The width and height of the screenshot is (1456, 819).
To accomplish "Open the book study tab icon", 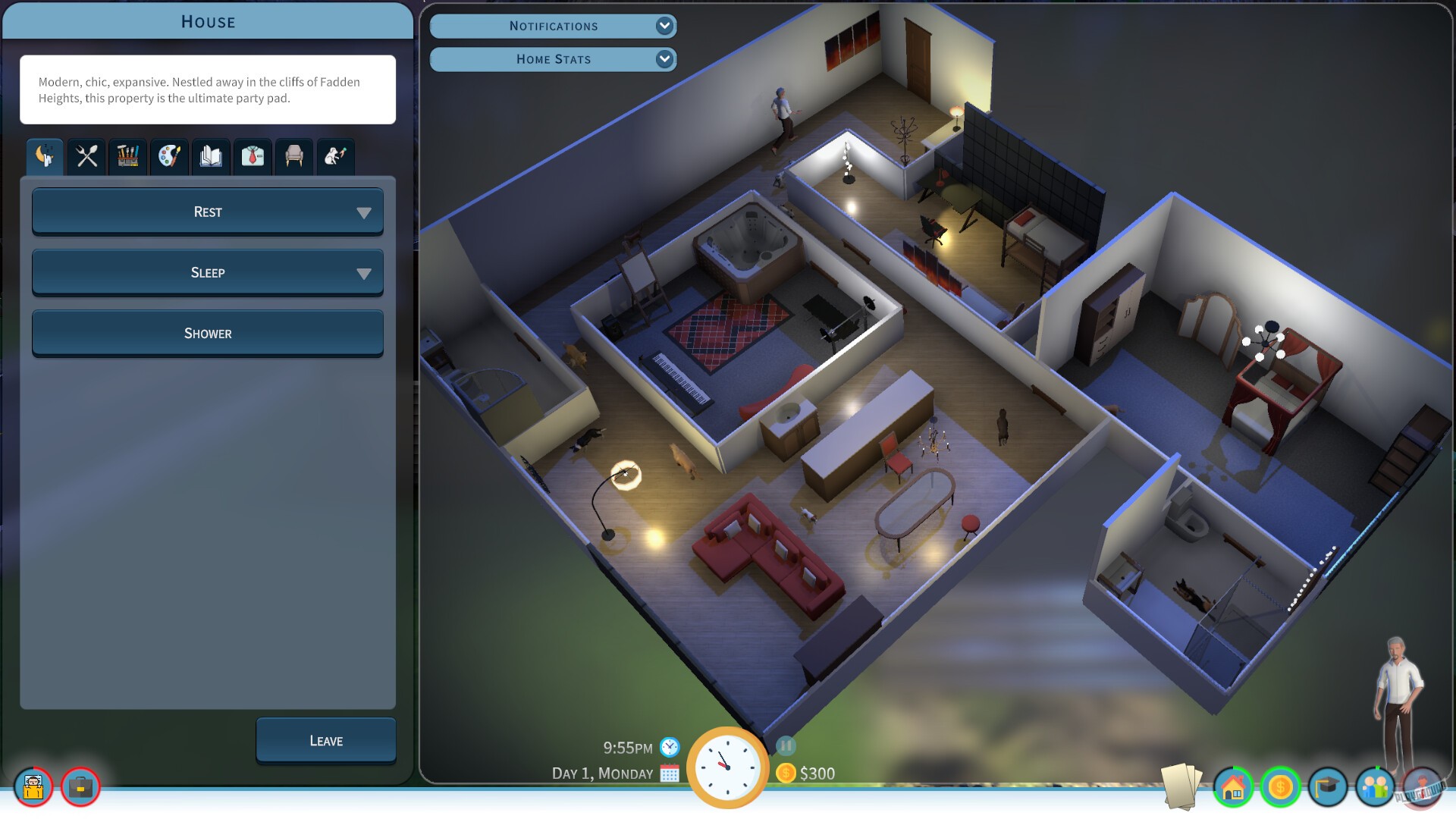I will (210, 157).
